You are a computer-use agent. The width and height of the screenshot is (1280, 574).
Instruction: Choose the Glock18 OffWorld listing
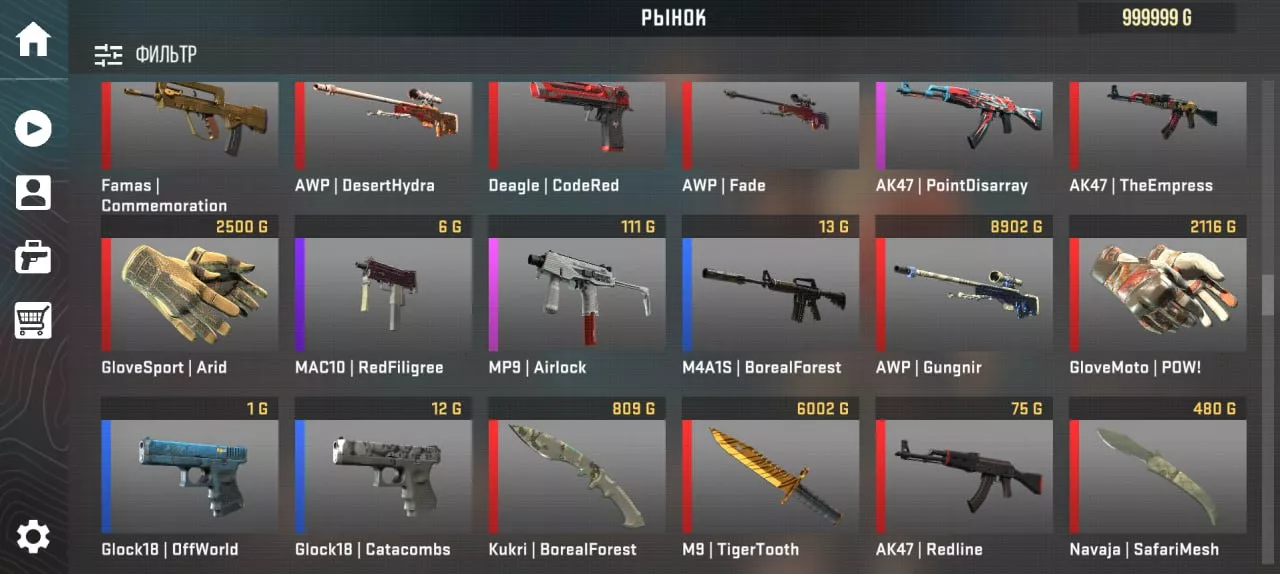point(190,477)
